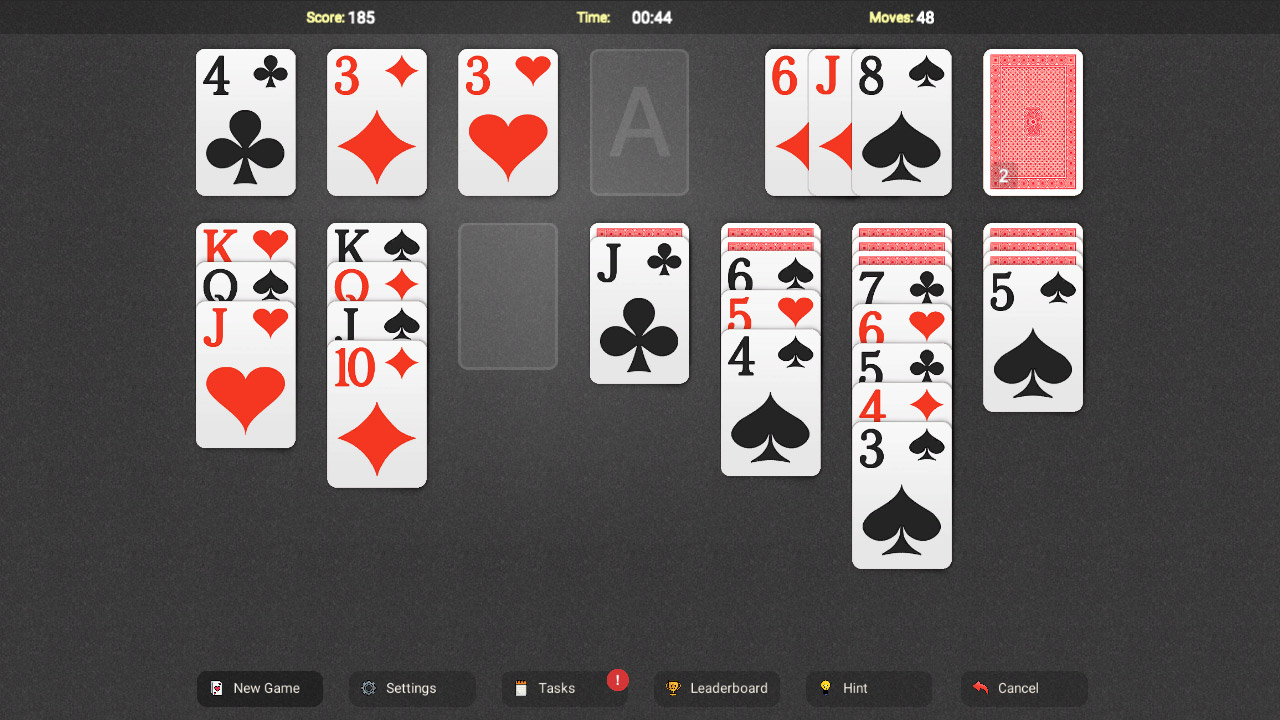This screenshot has height=720, width=1280.
Task: Click the 3 of Spades card
Action: pyautogui.click(x=901, y=495)
